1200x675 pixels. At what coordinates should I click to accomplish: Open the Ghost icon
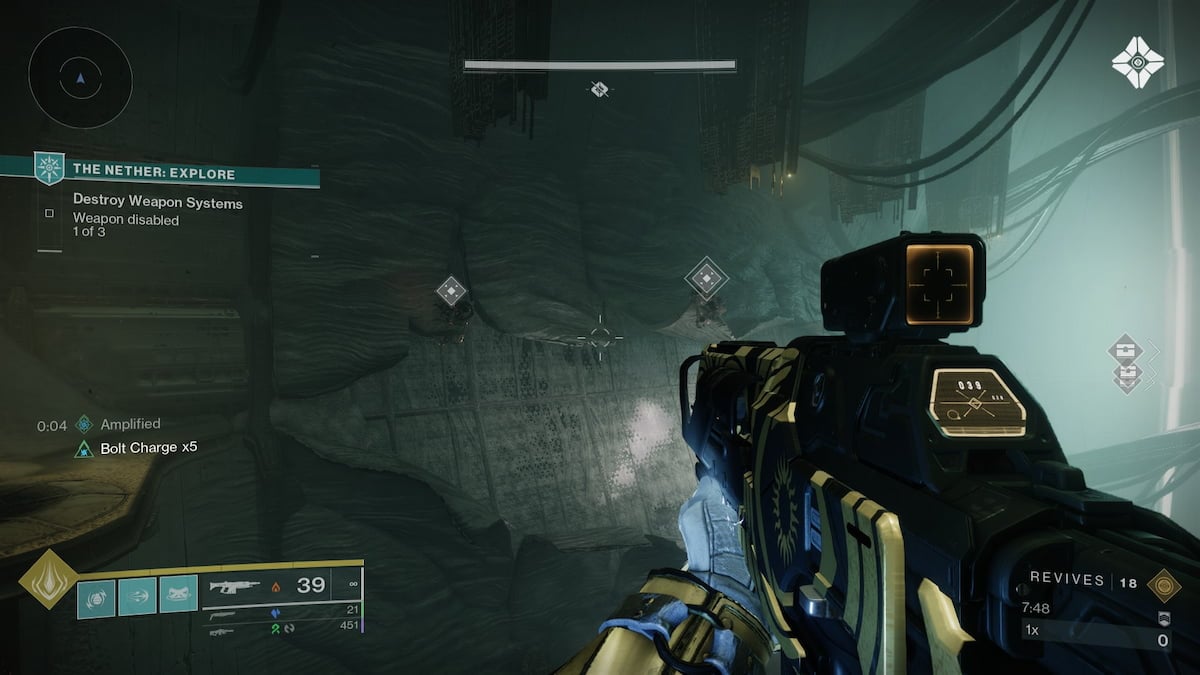[1138, 63]
